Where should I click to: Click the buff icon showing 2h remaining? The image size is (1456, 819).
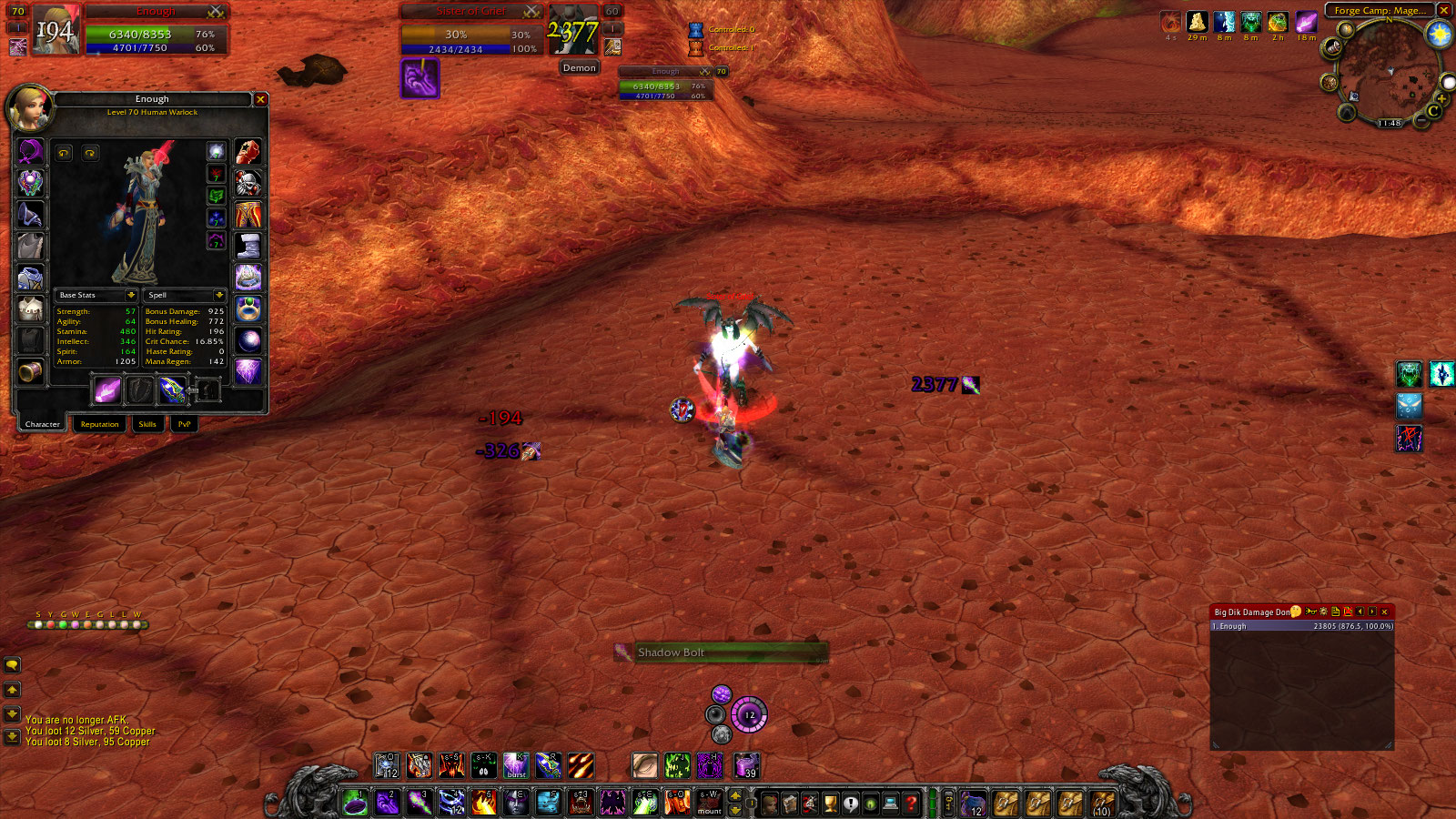pyautogui.click(x=1278, y=22)
